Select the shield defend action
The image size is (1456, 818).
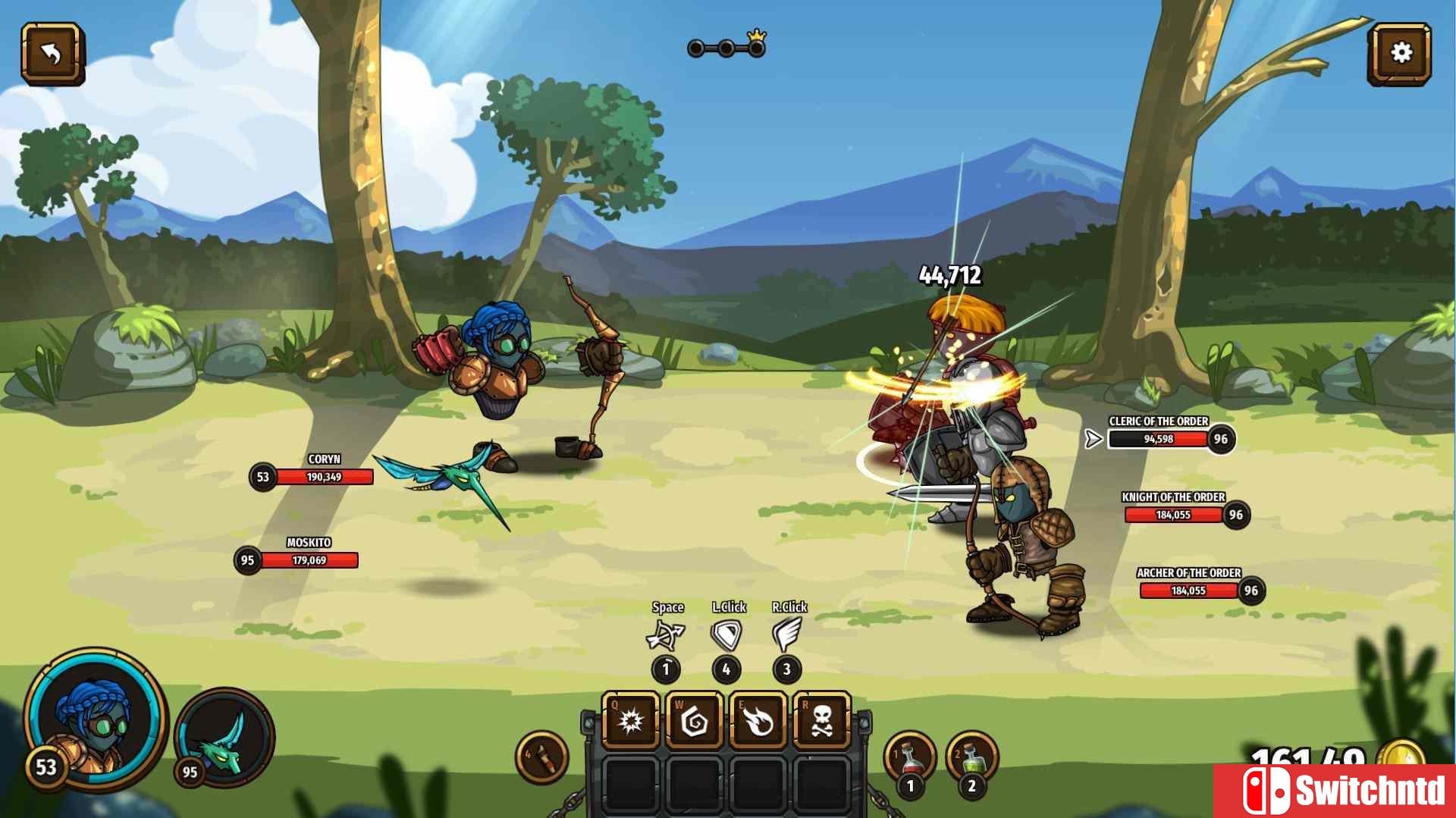point(726,635)
